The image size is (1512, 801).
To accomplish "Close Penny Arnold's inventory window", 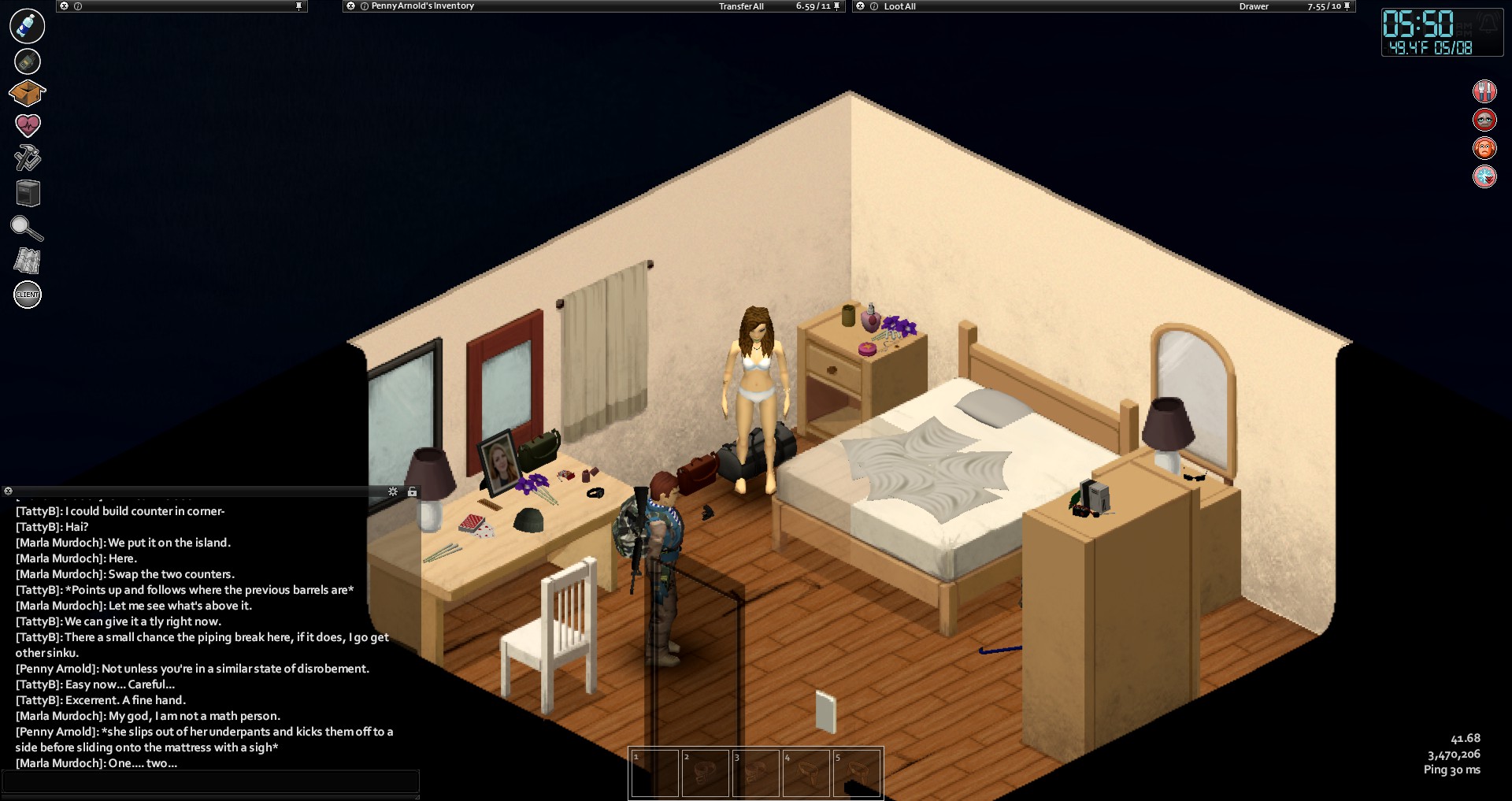I will 351,6.
